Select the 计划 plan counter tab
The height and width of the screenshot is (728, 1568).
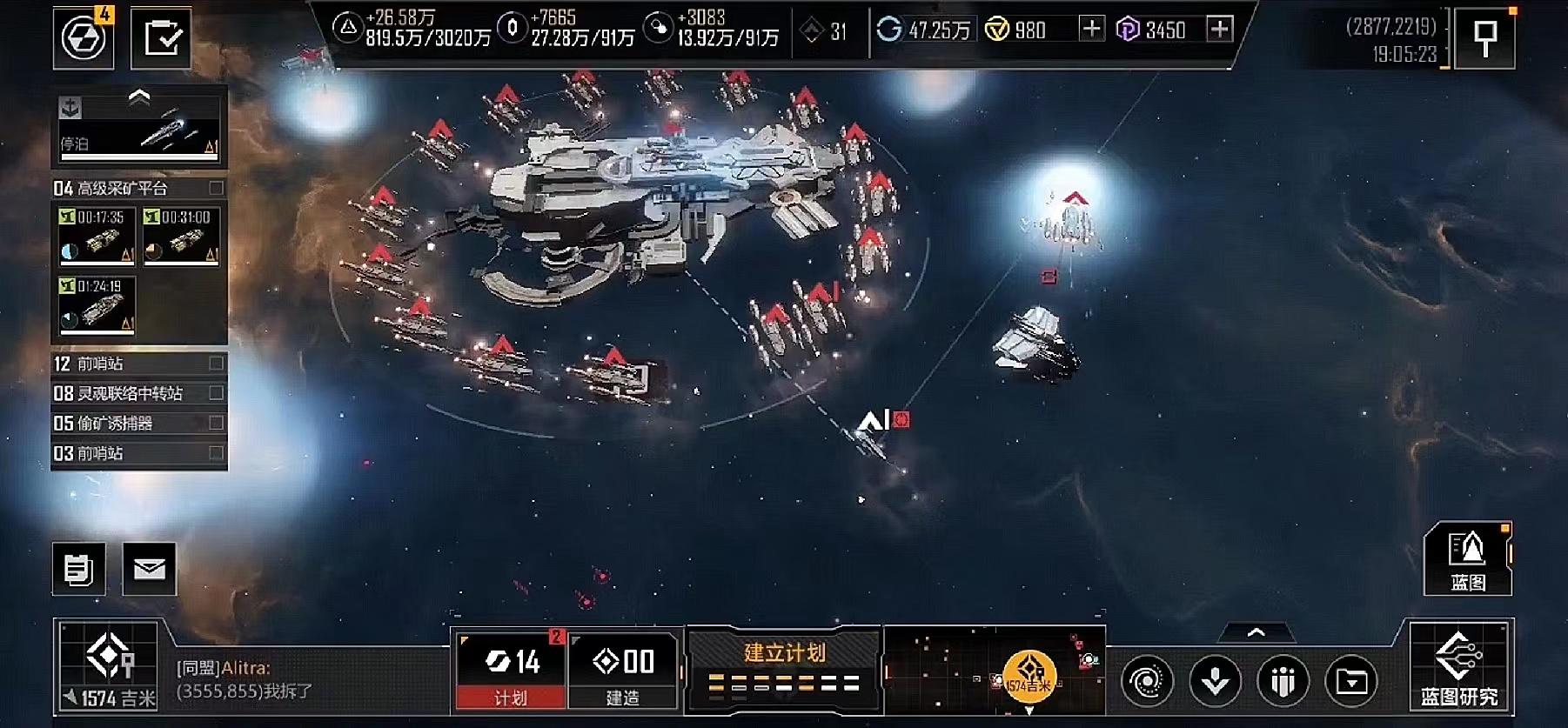tap(511, 671)
